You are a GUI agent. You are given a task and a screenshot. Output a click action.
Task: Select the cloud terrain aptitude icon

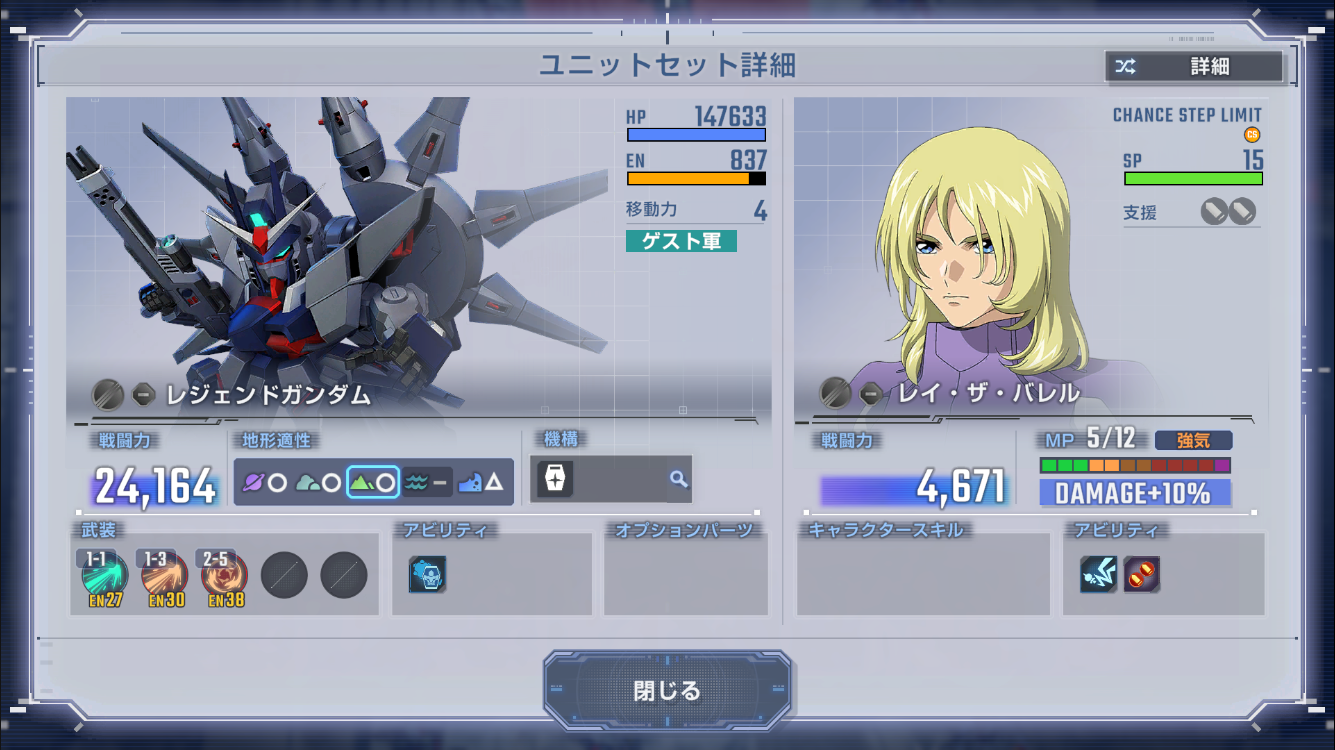tap(319, 483)
